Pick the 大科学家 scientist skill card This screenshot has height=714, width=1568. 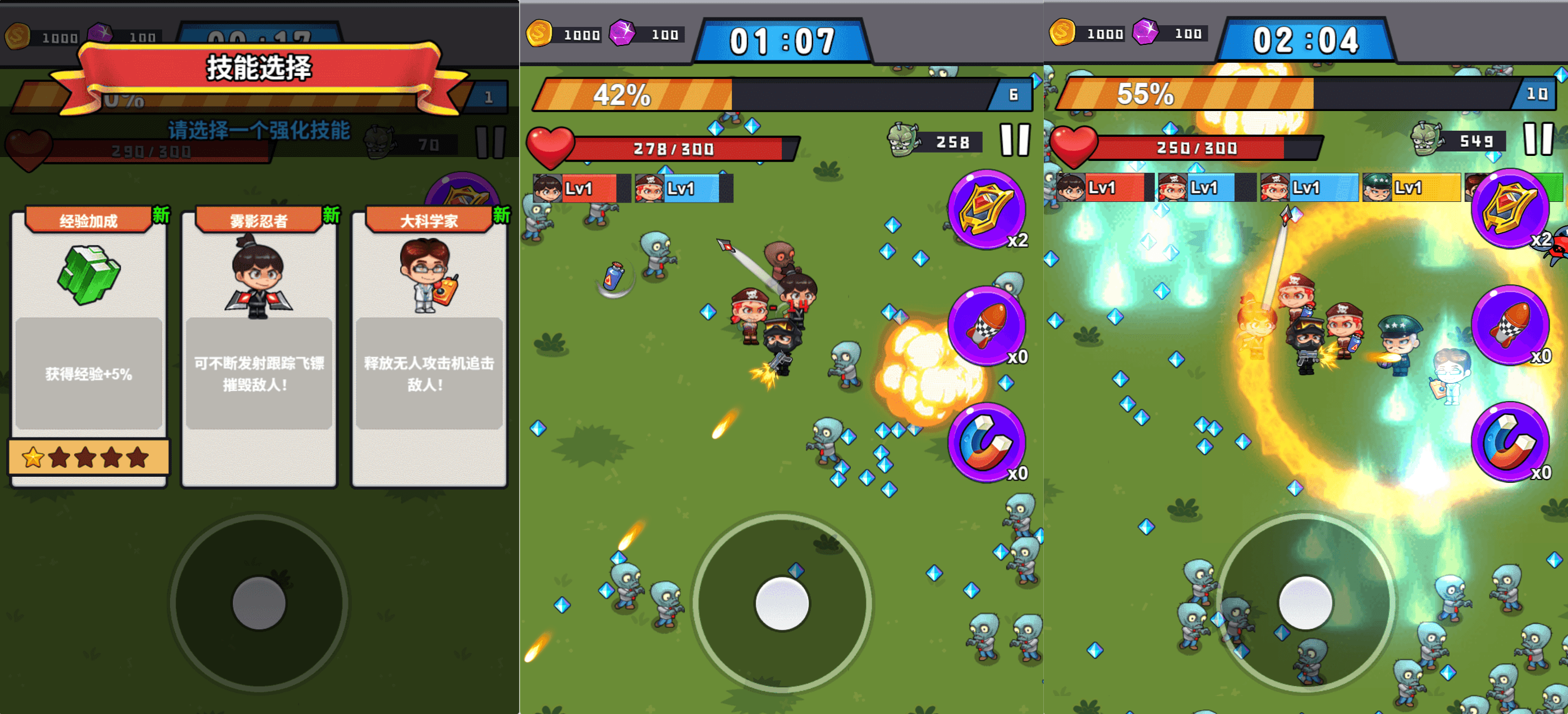[429, 347]
